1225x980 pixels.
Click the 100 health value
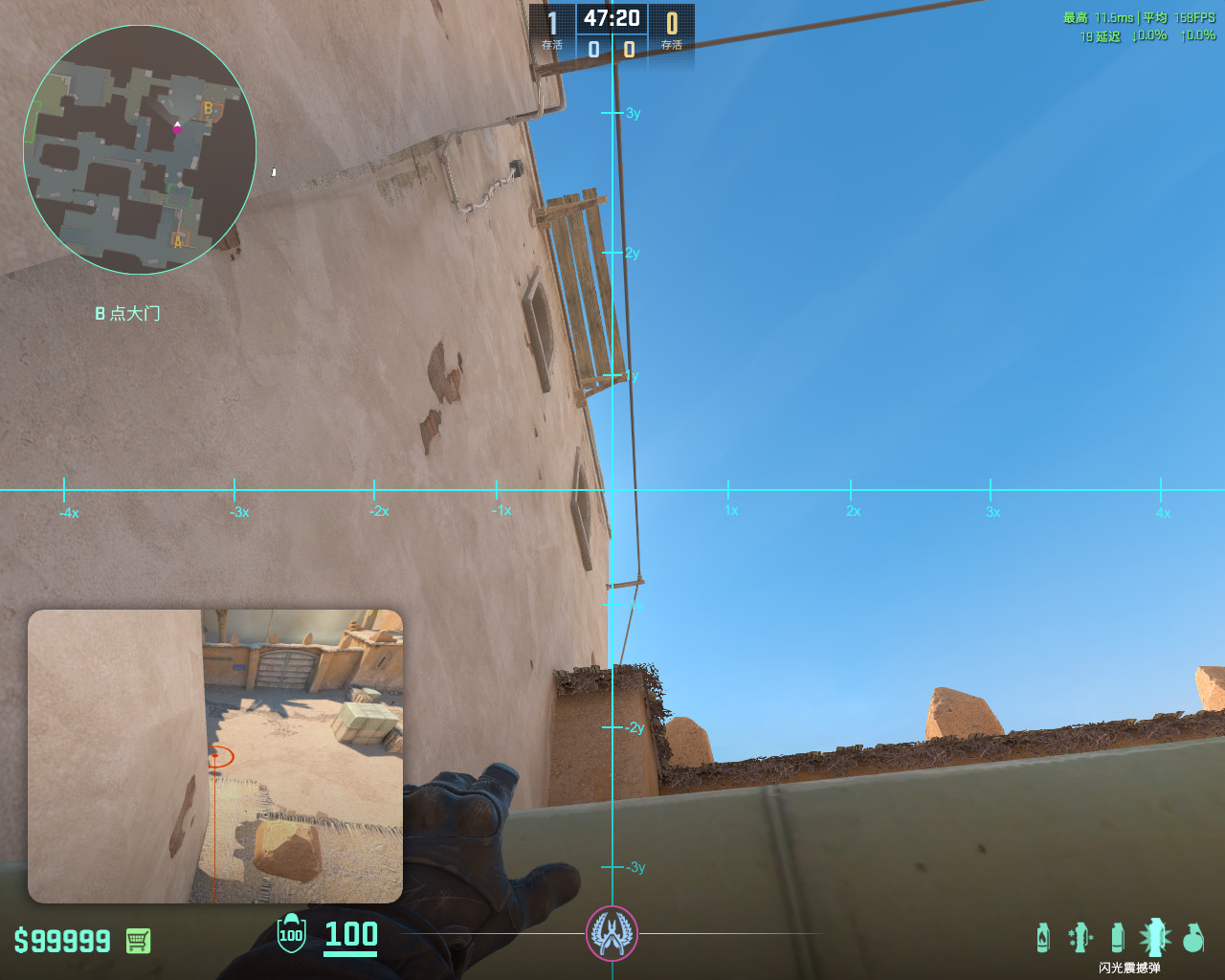tap(350, 937)
